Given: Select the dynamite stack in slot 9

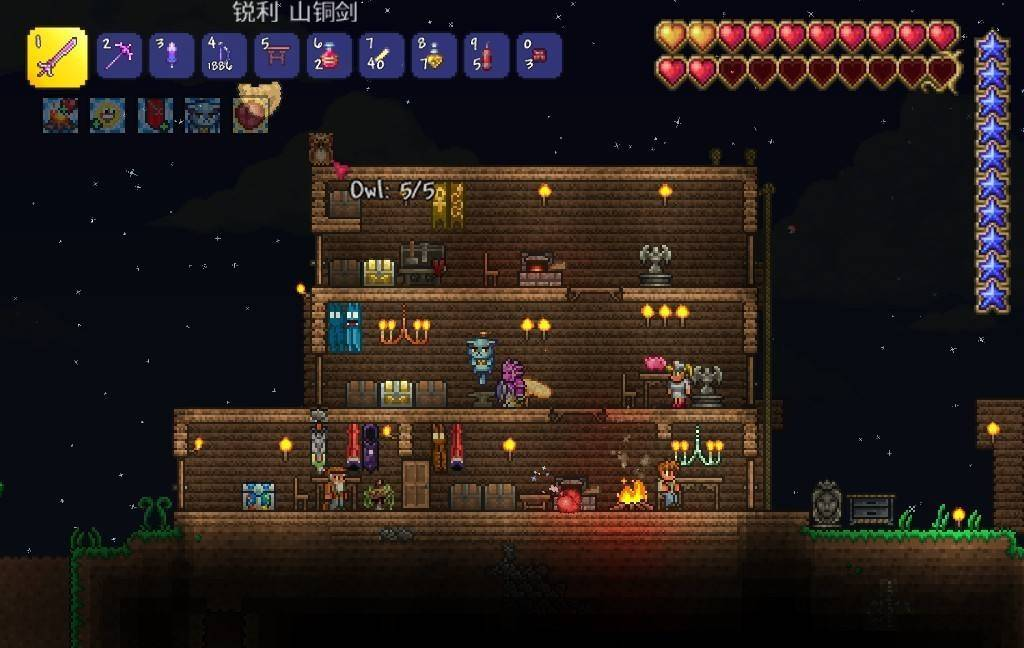Looking at the screenshot, I should (487, 56).
